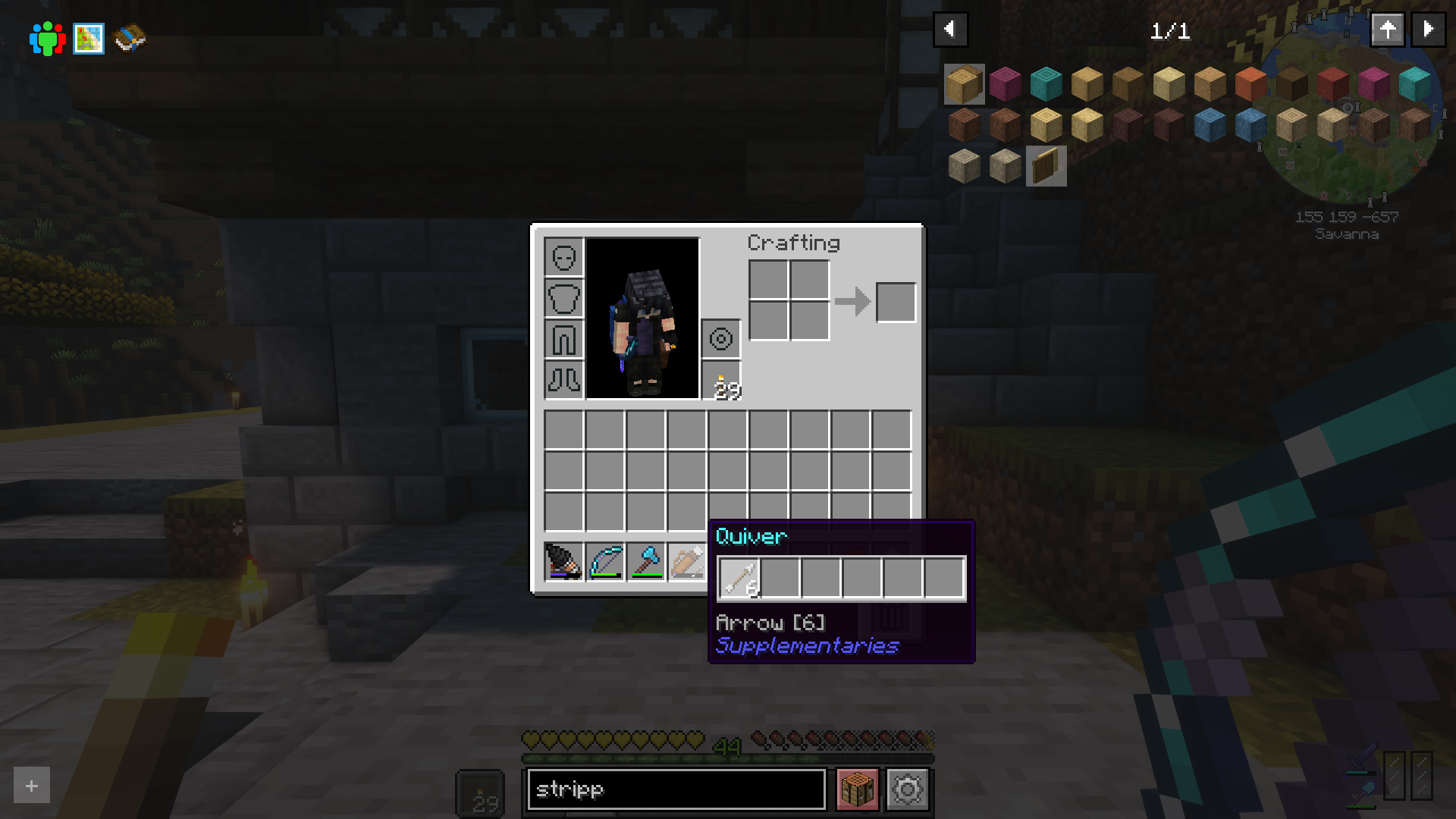Click the stripped oak log thumbnail in the item list
The height and width of the screenshot is (819, 1456).
965,84
